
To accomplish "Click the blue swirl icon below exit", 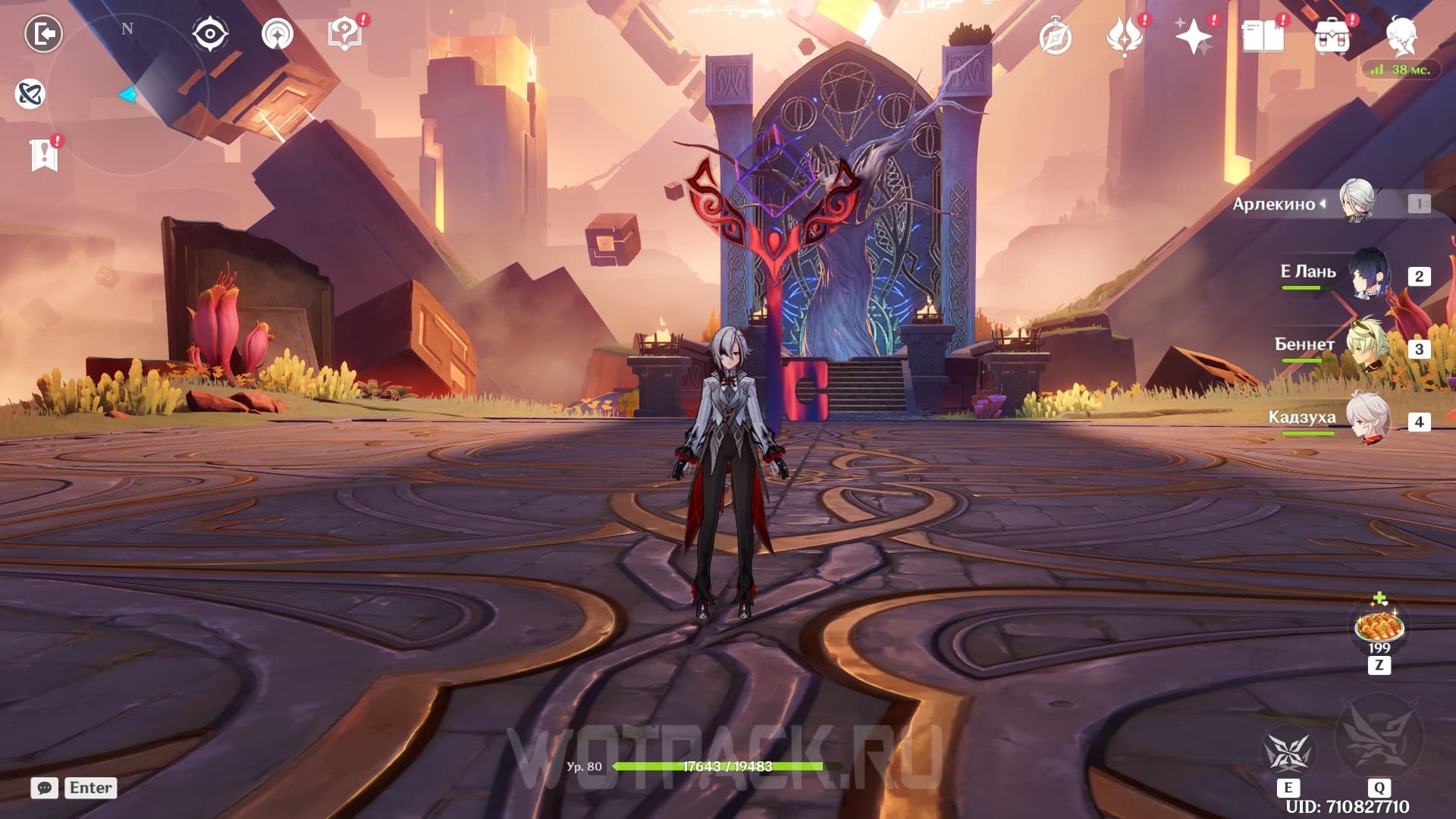I will (30, 94).
